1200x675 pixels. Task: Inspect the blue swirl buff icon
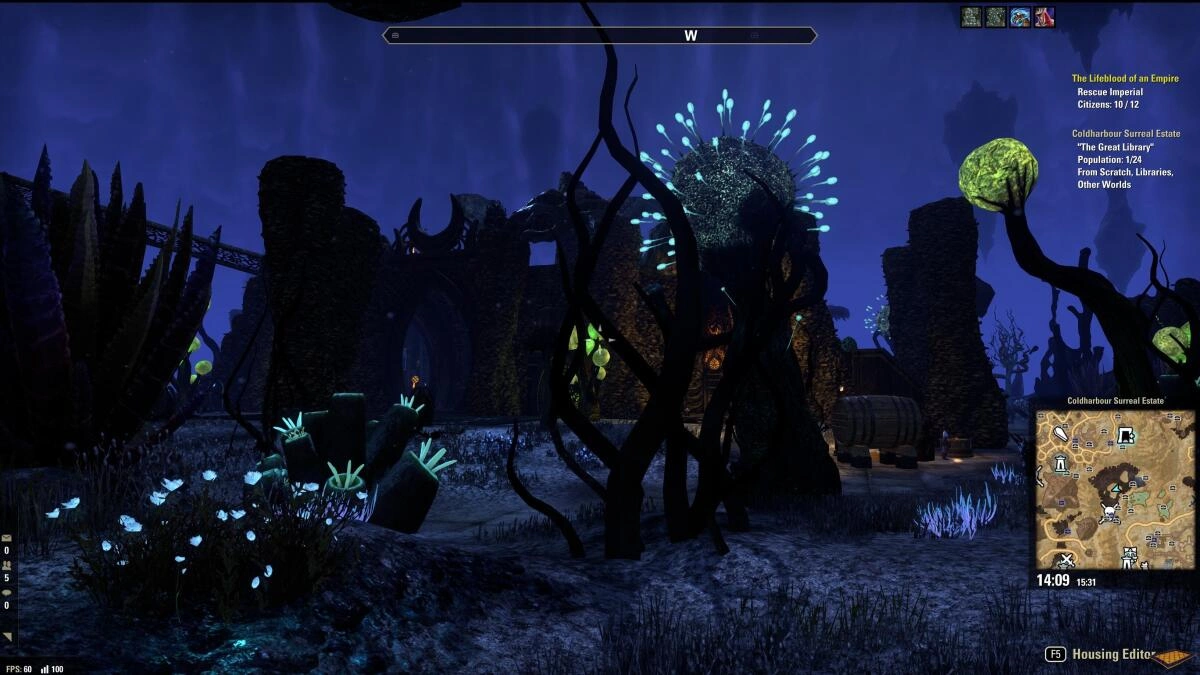click(1020, 17)
